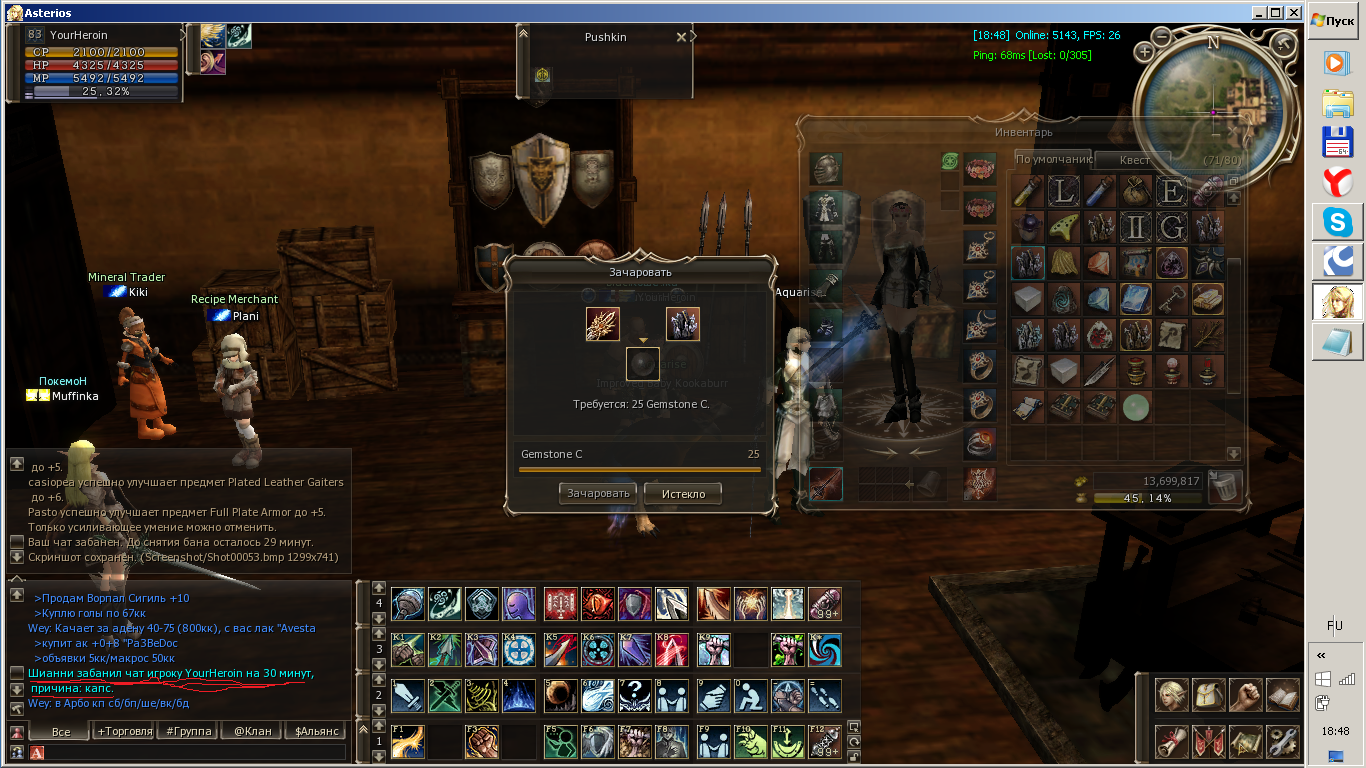This screenshot has height=768, width=1366.
Task: Show the $Альянс chat channel
Action: [x=317, y=731]
